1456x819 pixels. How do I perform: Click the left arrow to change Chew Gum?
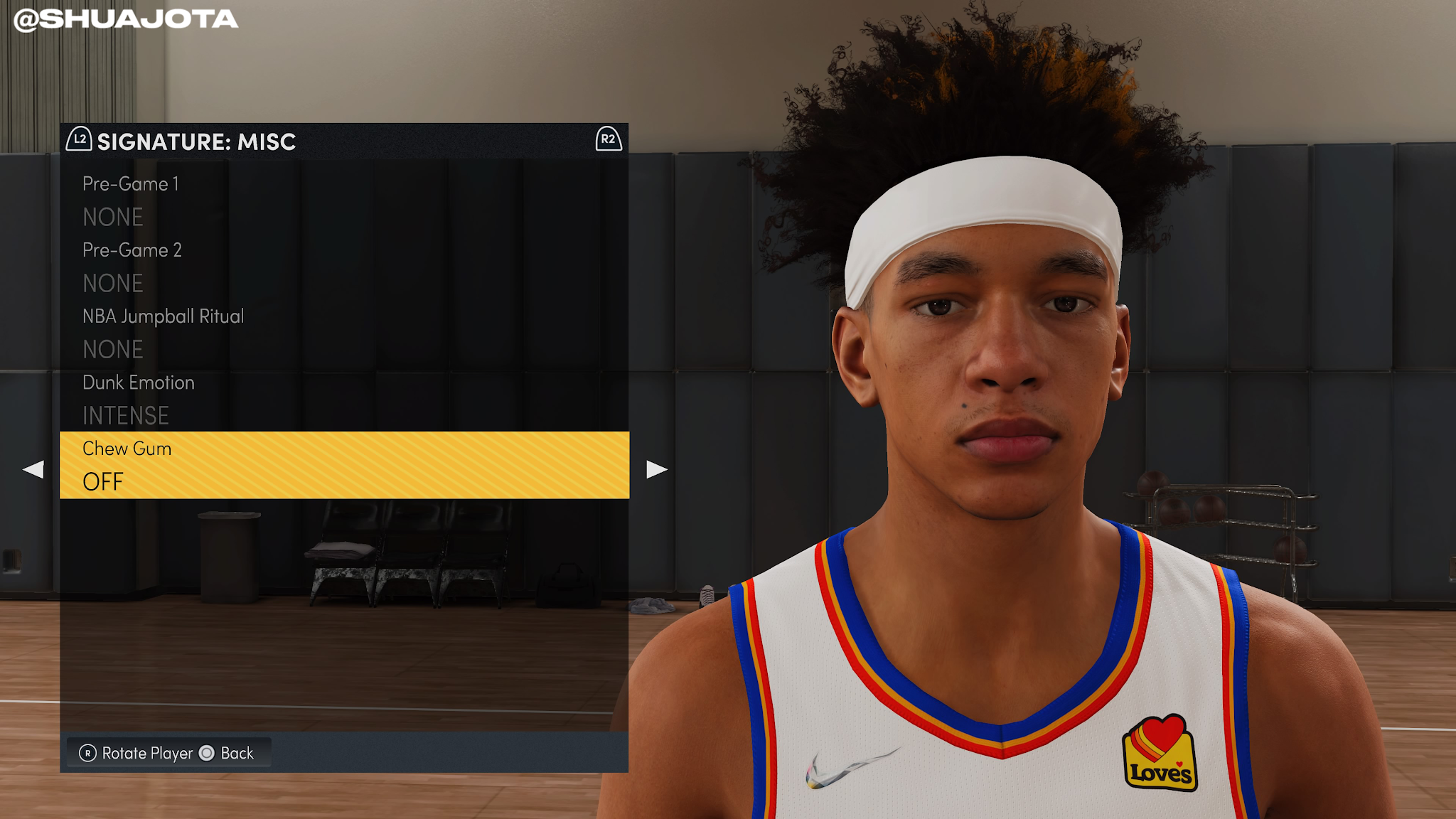pos(32,469)
